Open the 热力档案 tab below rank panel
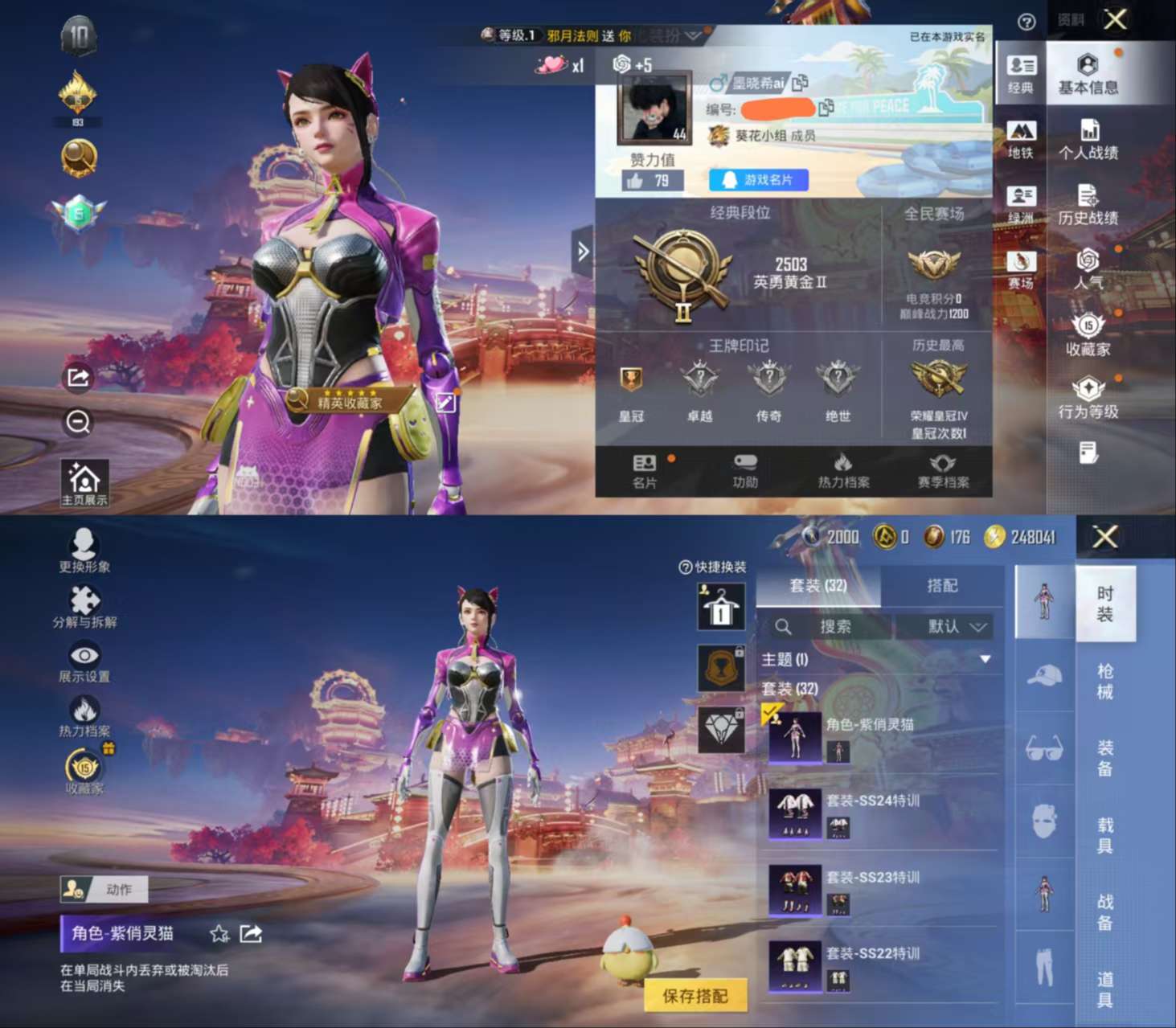Screen dimensions: 1176x1028 (843, 470)
